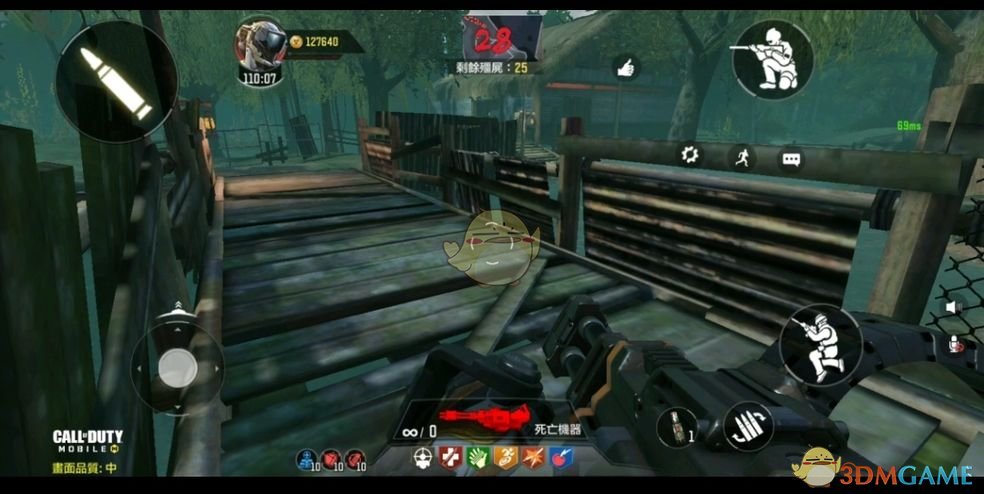The height and width of the screenshot is (494, 984).
Task: Tap the bullet fire button
Action: pyautogui.click(x=117, y=80)
